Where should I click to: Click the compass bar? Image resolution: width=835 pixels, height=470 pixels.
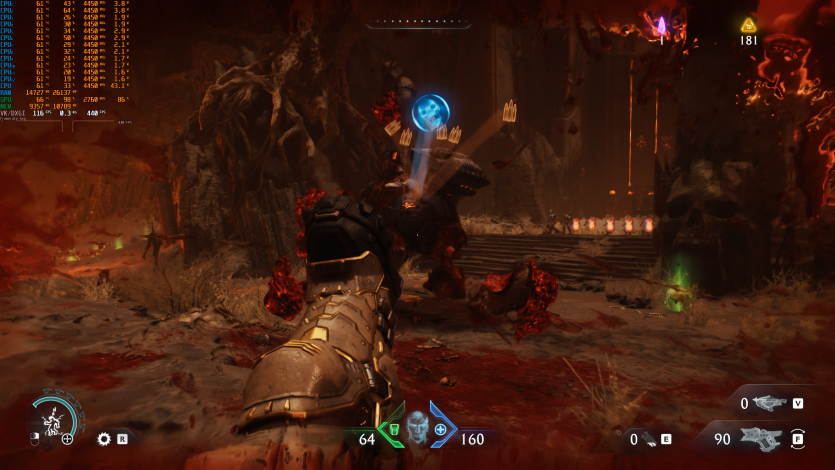coord(417,22)
